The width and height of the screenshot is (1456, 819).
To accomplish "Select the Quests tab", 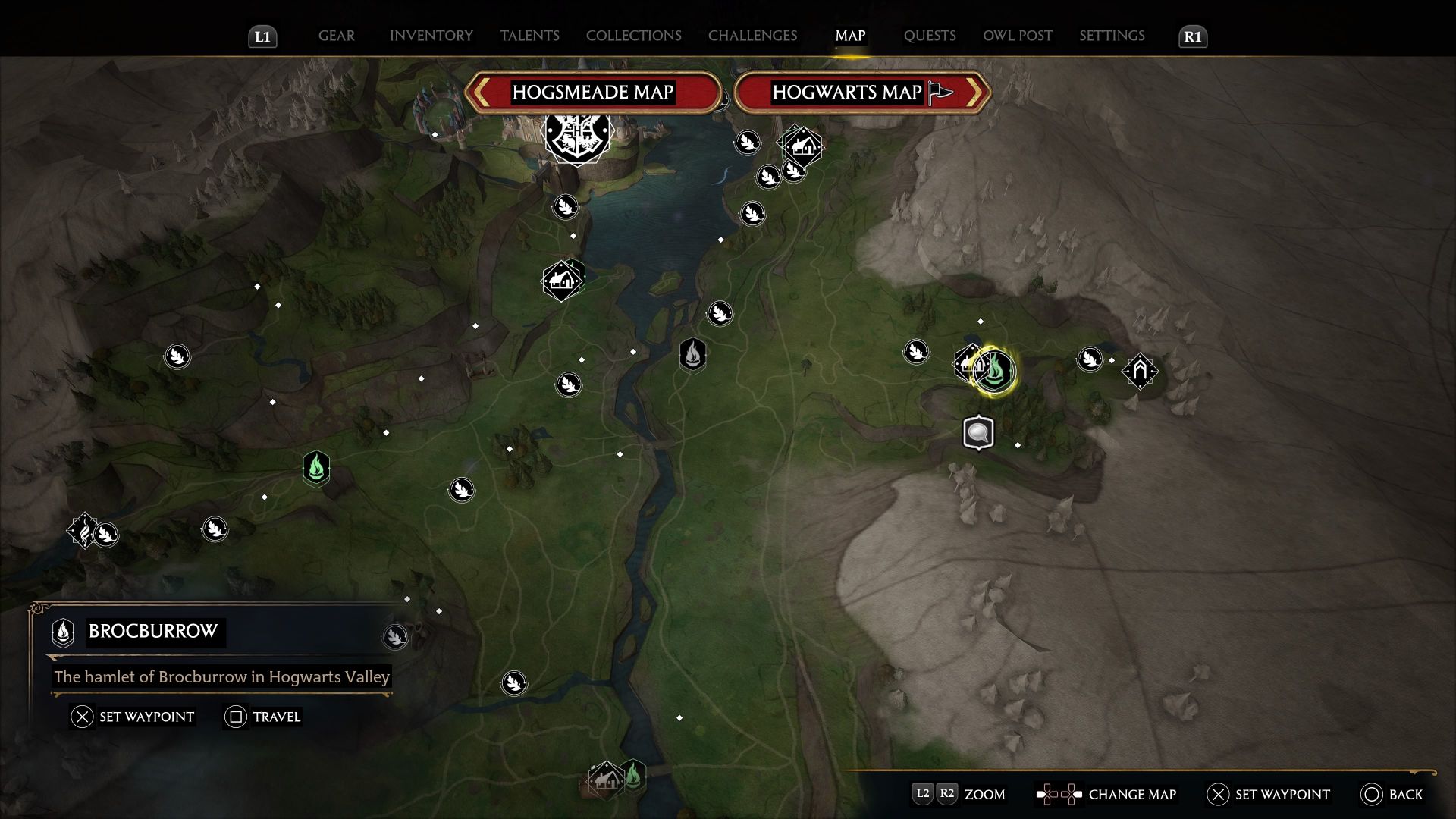I will [929, 36].
